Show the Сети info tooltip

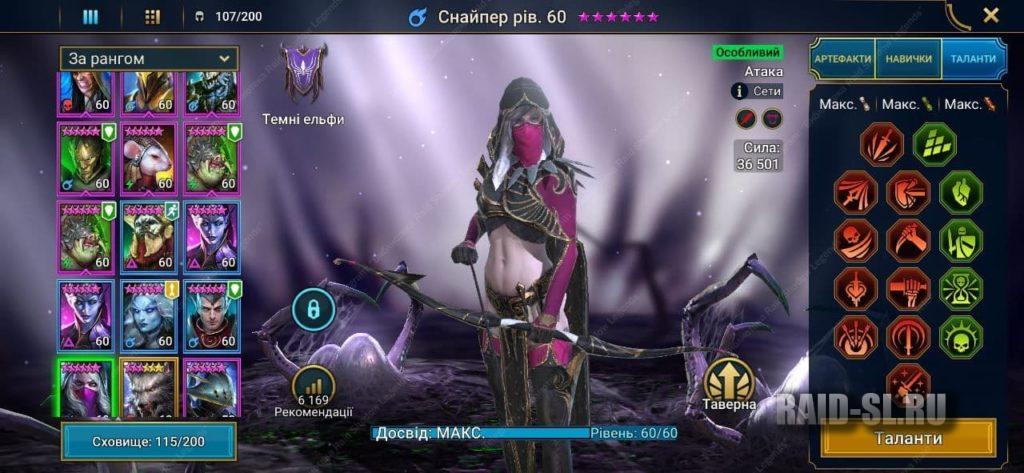click(740, 91)
